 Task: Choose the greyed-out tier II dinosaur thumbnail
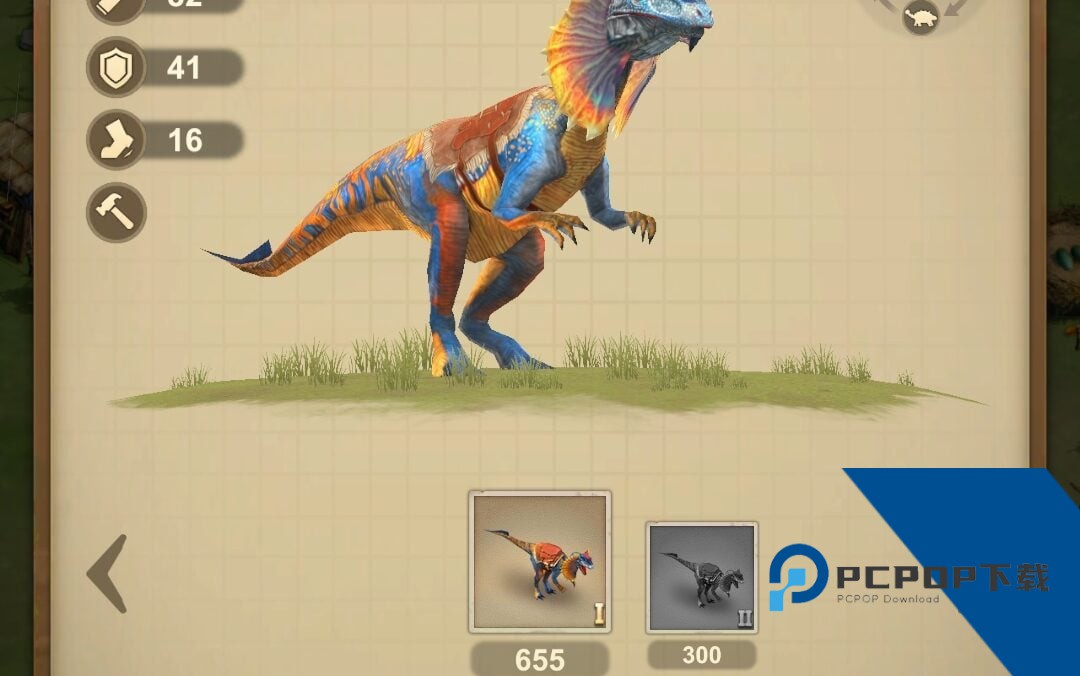(701, 578)
